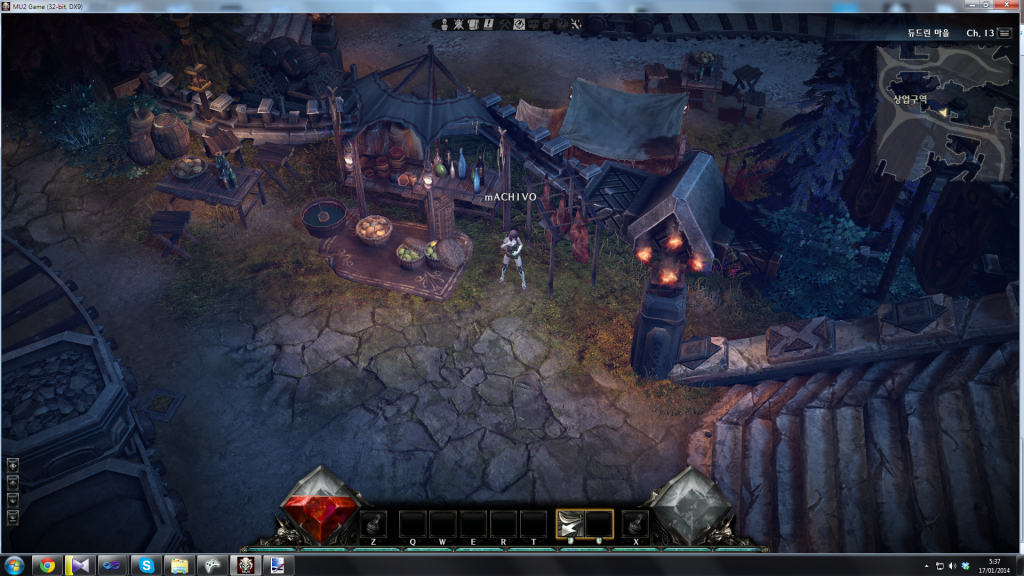Viewport: 1024px width, 576px height.
Task: Click the red health gem orb
Action: click(320, 505)
